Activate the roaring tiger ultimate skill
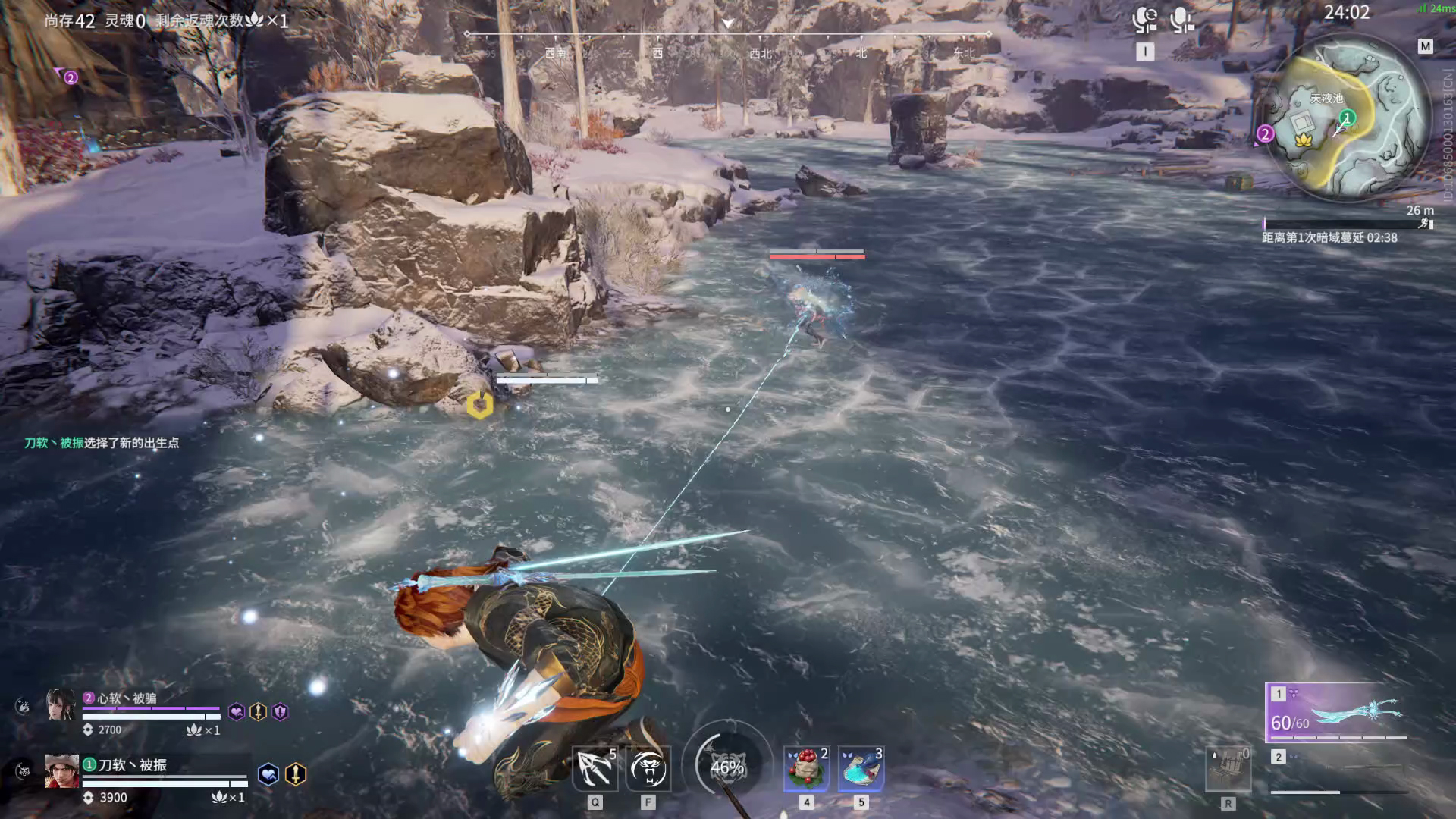 pos(648,769)
